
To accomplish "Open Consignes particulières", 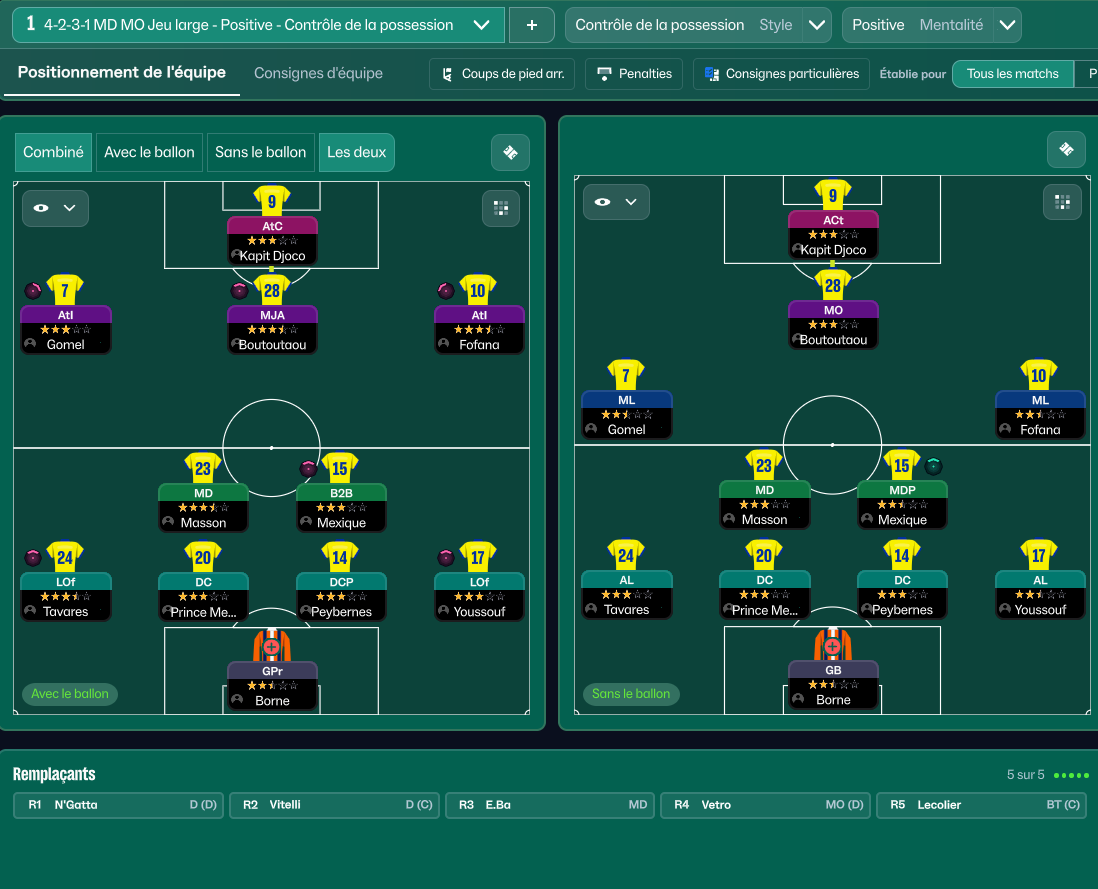I will (x=781, y=74).
